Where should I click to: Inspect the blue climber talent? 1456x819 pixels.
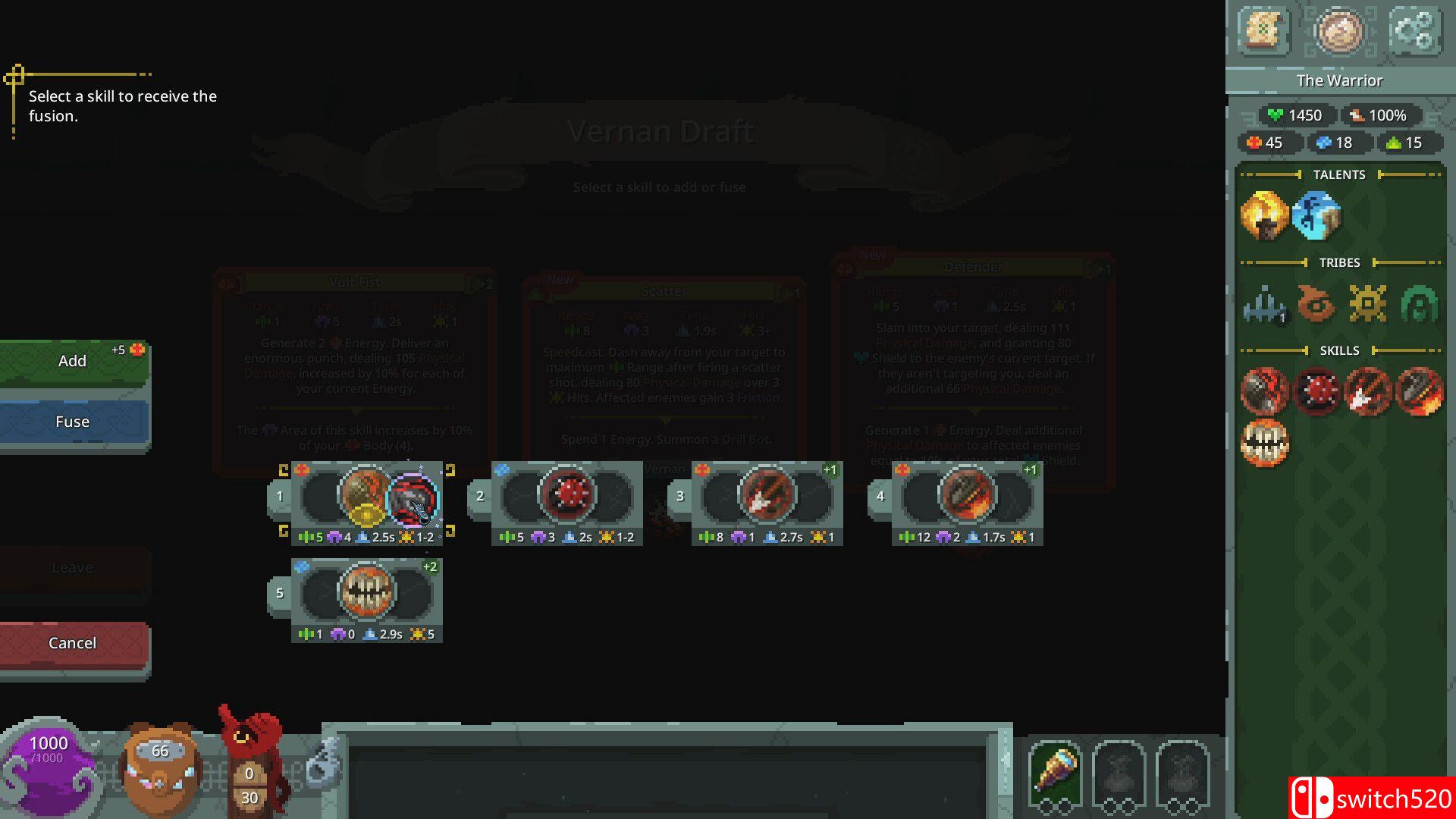coord(1316,215)
